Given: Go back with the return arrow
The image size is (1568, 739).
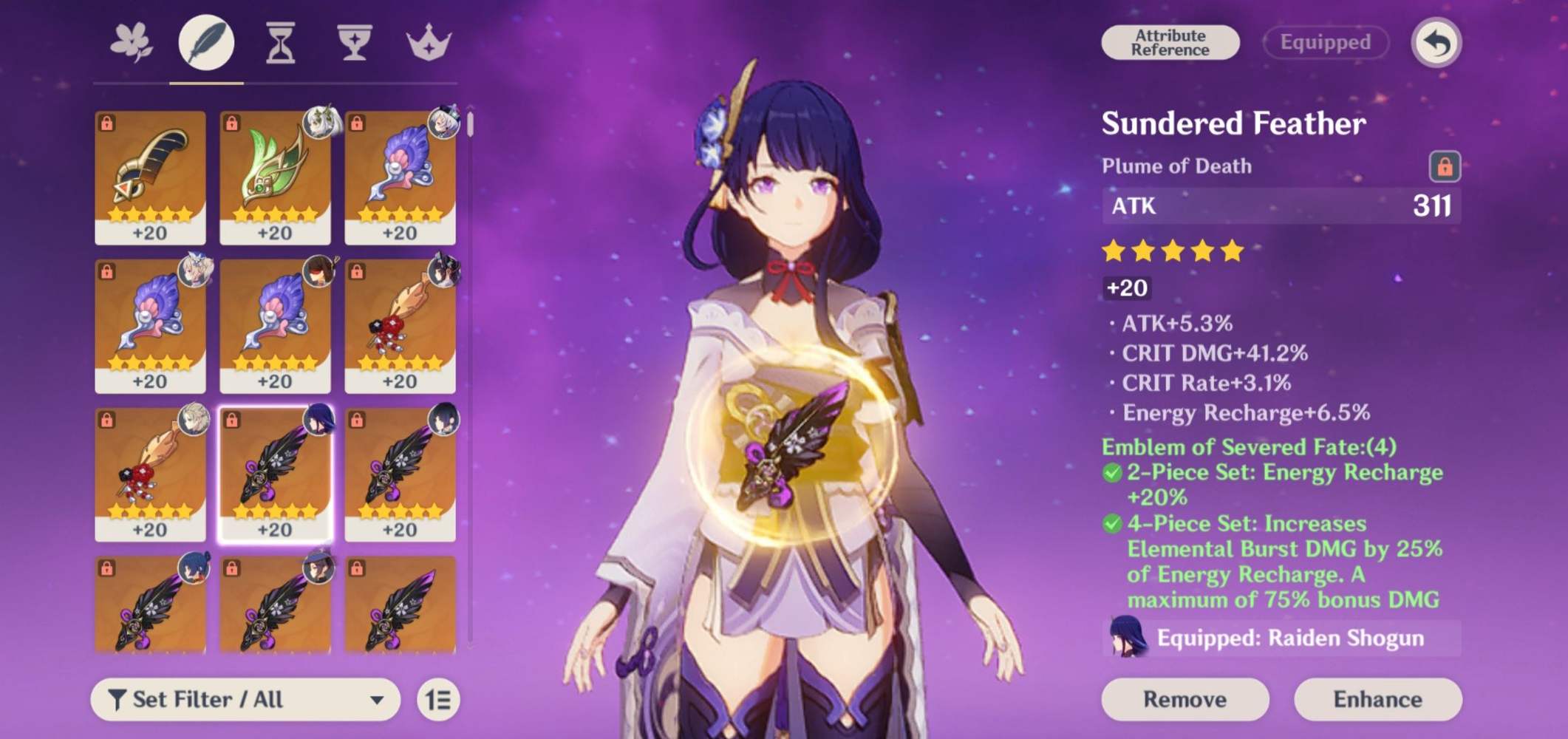Looking at the screenshot, I should tap(1436, 43).
